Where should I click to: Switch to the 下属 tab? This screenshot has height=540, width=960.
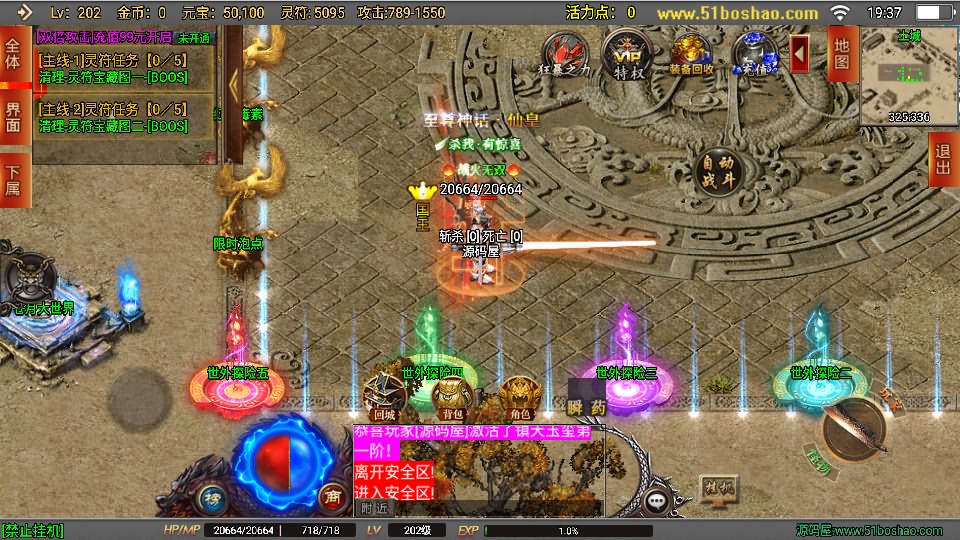click(x=13, y=180)
